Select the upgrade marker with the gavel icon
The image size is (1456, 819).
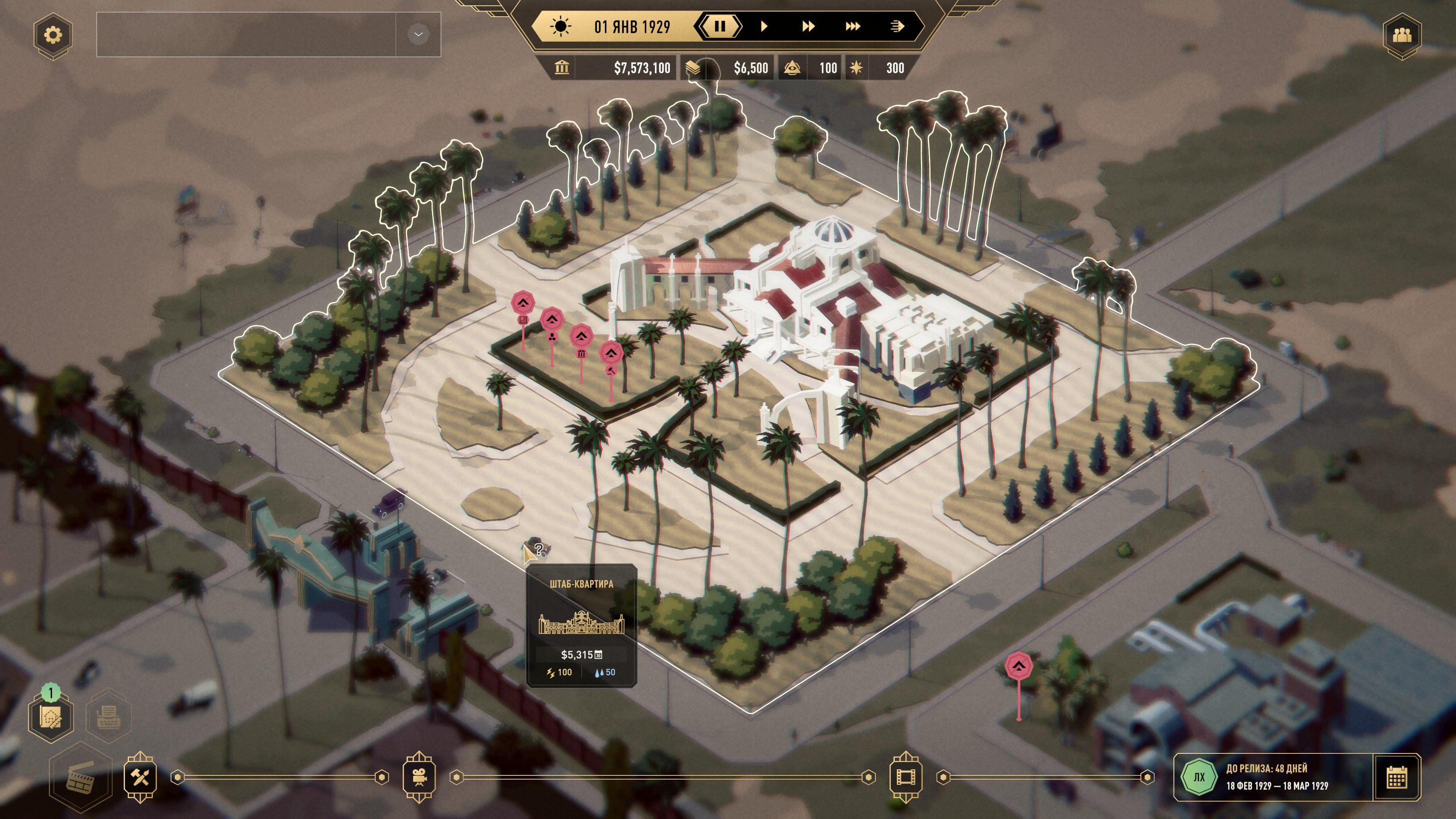click(x=611, y=355)
